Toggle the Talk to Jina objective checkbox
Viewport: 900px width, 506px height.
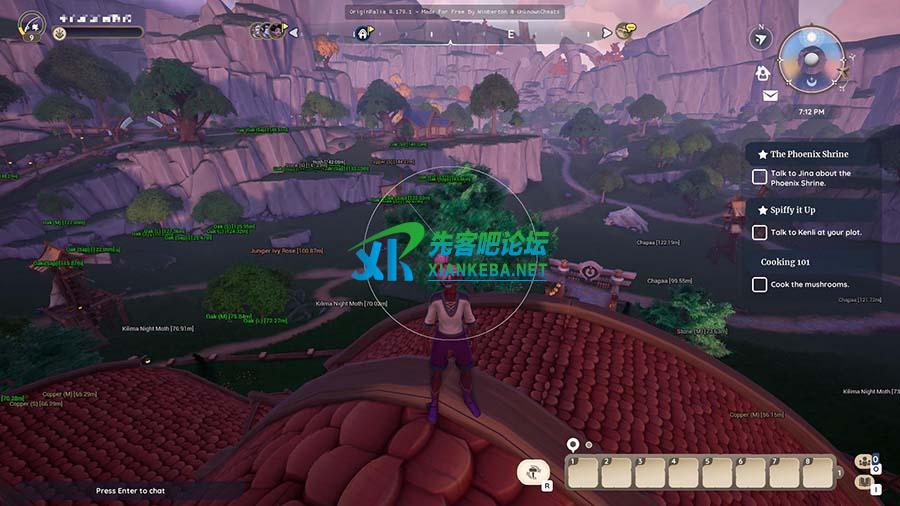click(x=759, y=177)
